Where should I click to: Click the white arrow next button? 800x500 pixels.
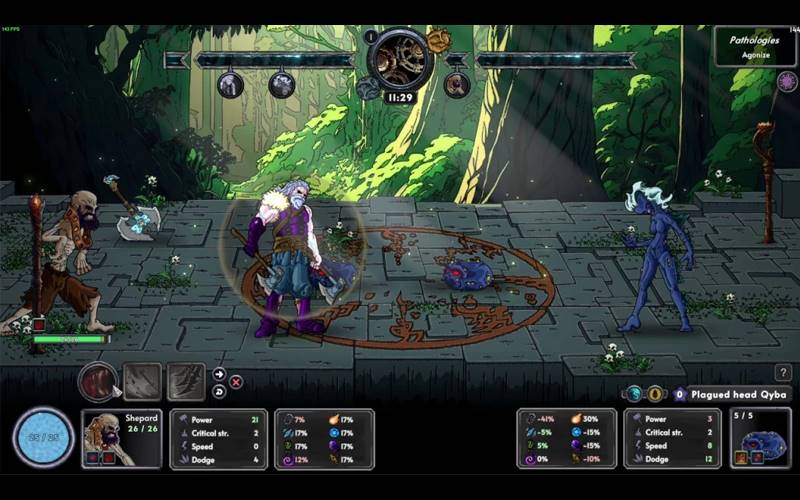tap(219, 374)
